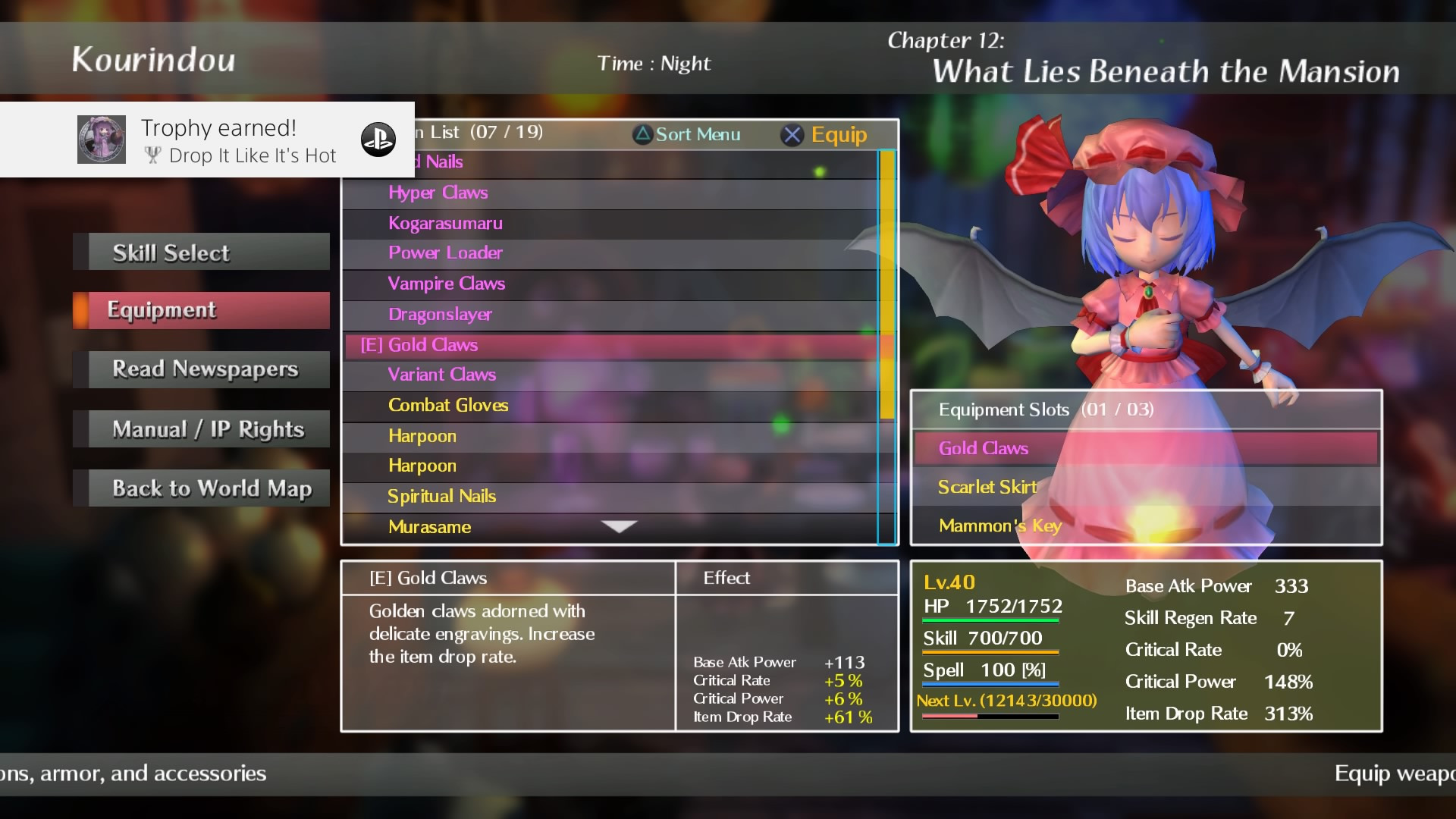This screenshot has height=819, width=1456.
Task: Select Vampire Claws in the list
Action: pyautogui.click(x=446, y=284)
